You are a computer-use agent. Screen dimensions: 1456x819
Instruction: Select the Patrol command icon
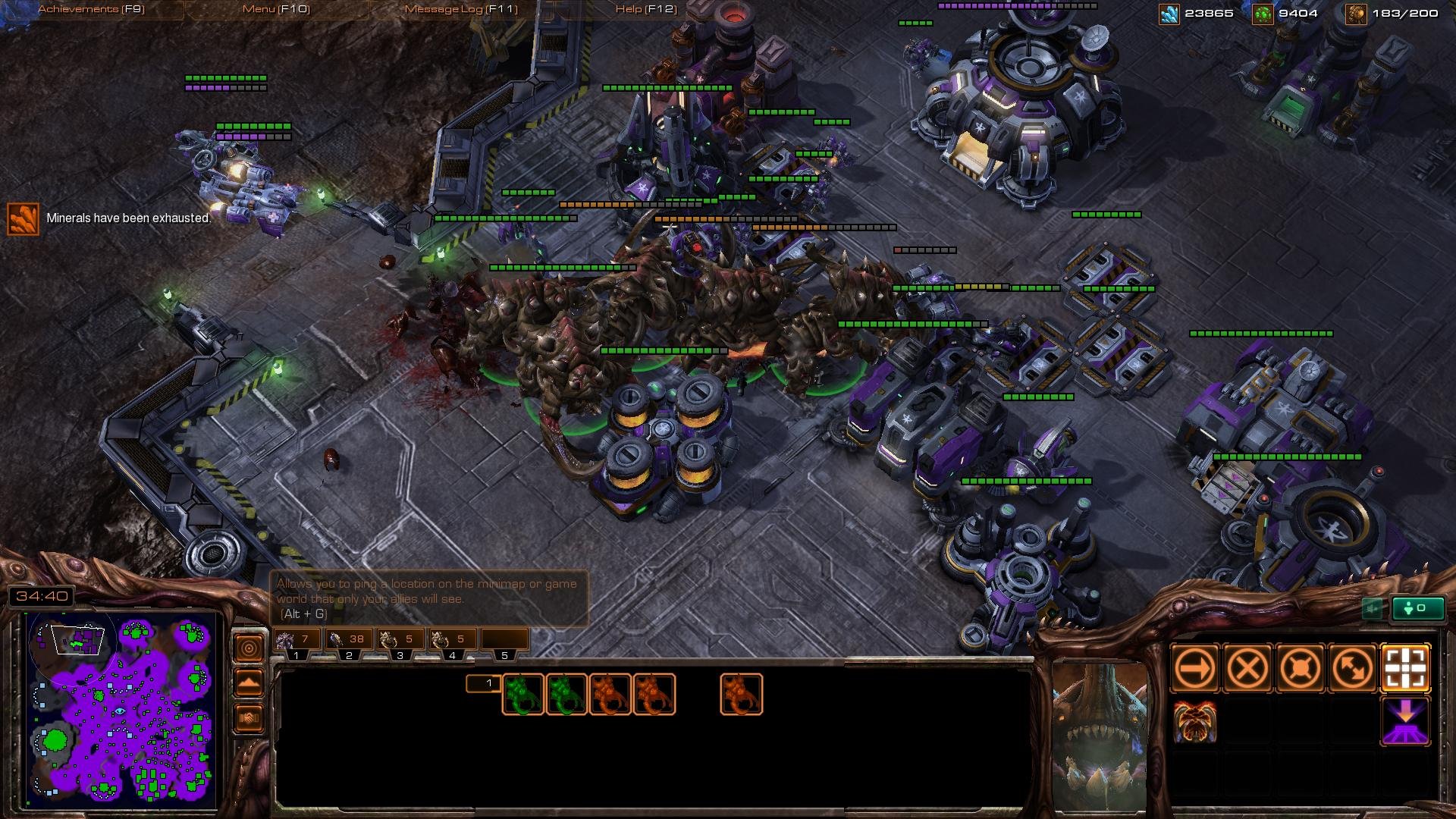click(1354, 667)
